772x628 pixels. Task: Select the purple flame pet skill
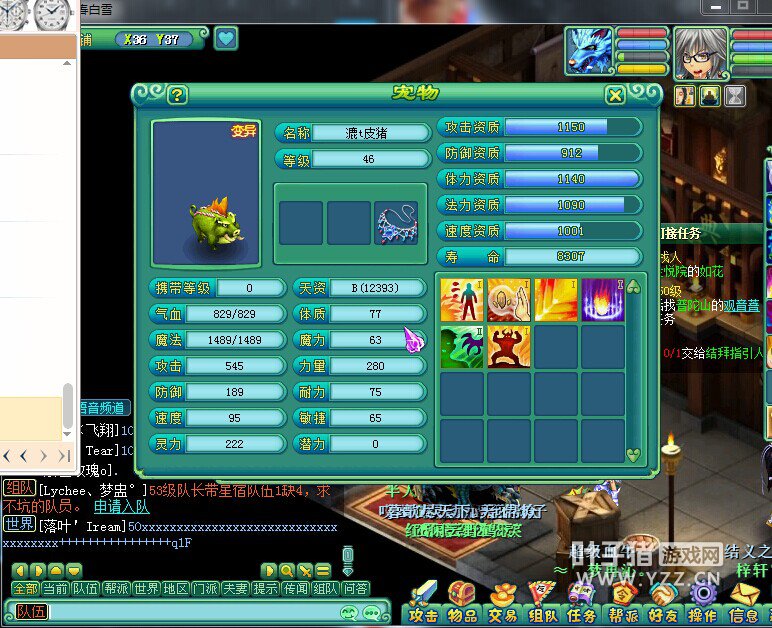[x=603, y=299]
